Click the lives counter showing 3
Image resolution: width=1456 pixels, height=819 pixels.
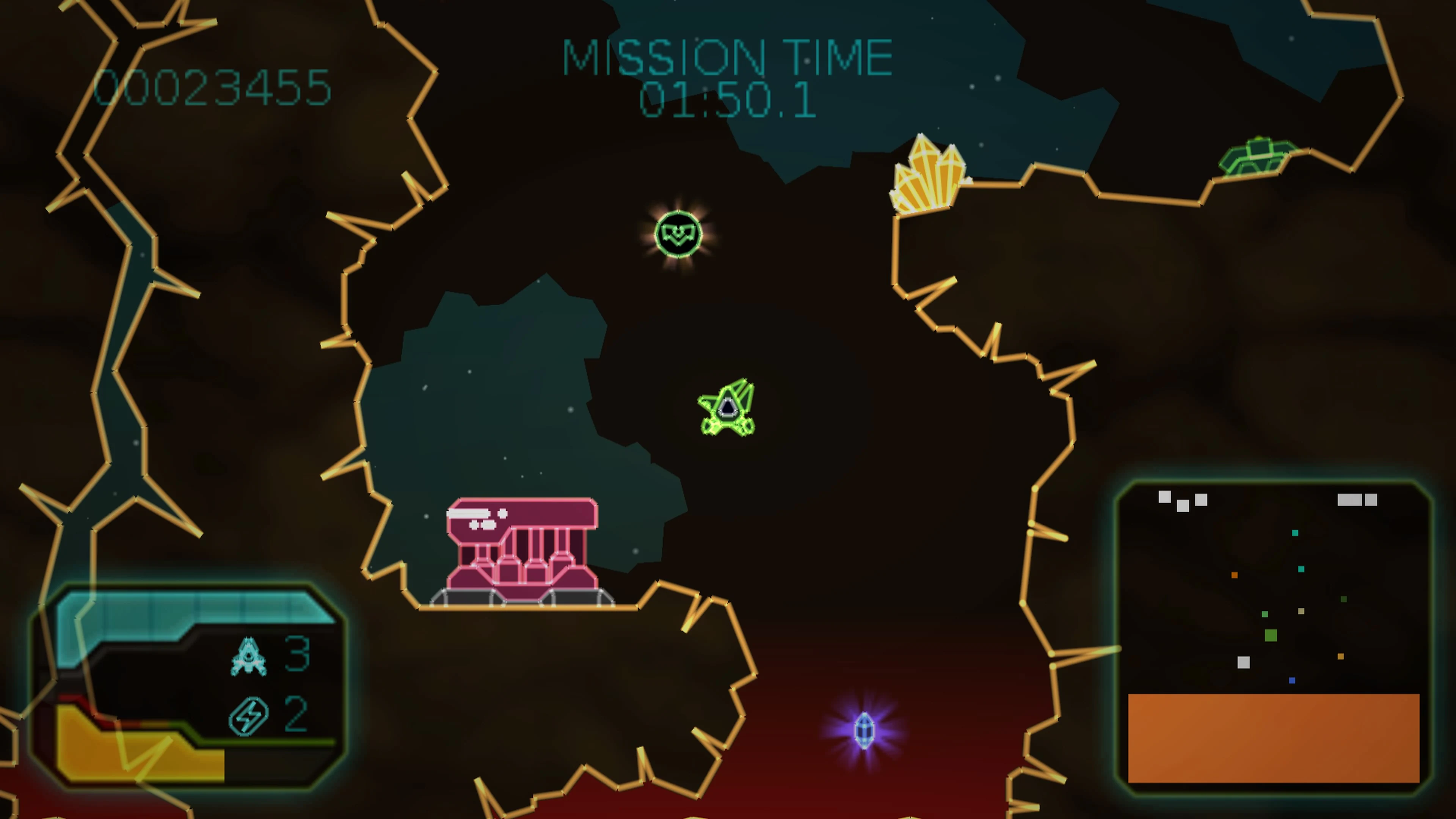click(x=298, y=653)
